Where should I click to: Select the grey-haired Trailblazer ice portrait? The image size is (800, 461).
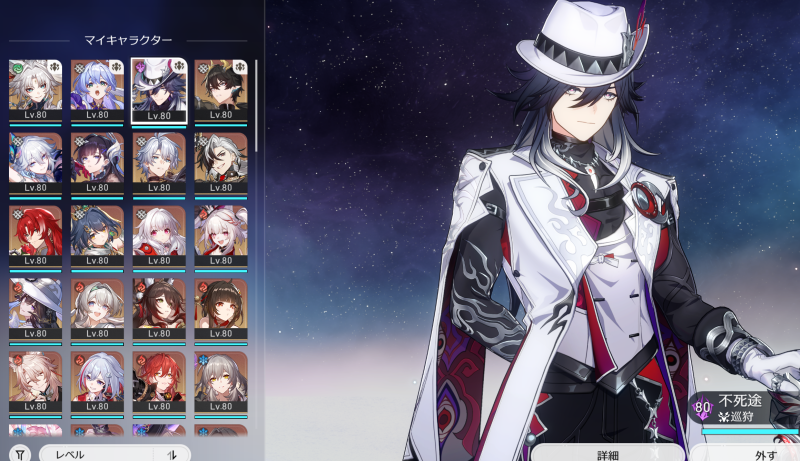[x=220, y=380]
